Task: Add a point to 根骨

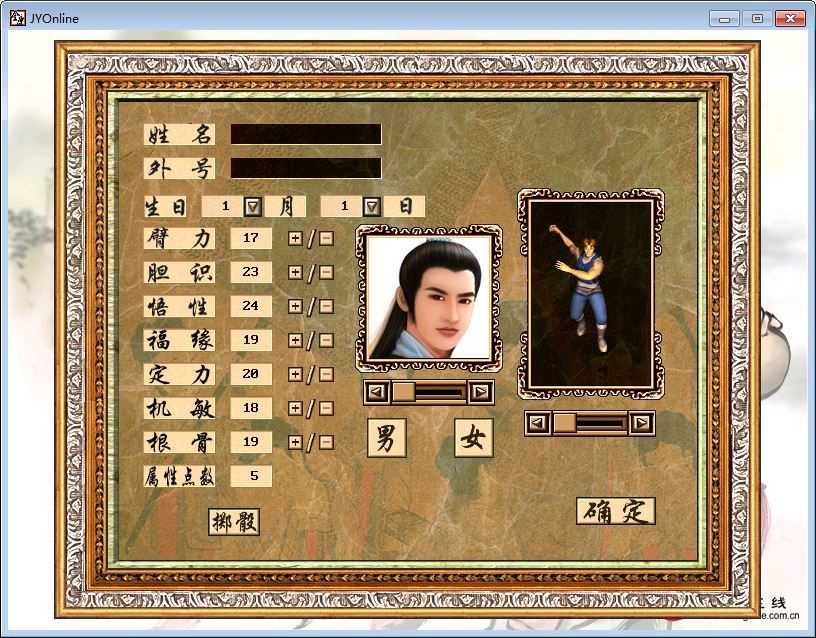Action: [295, 442]
